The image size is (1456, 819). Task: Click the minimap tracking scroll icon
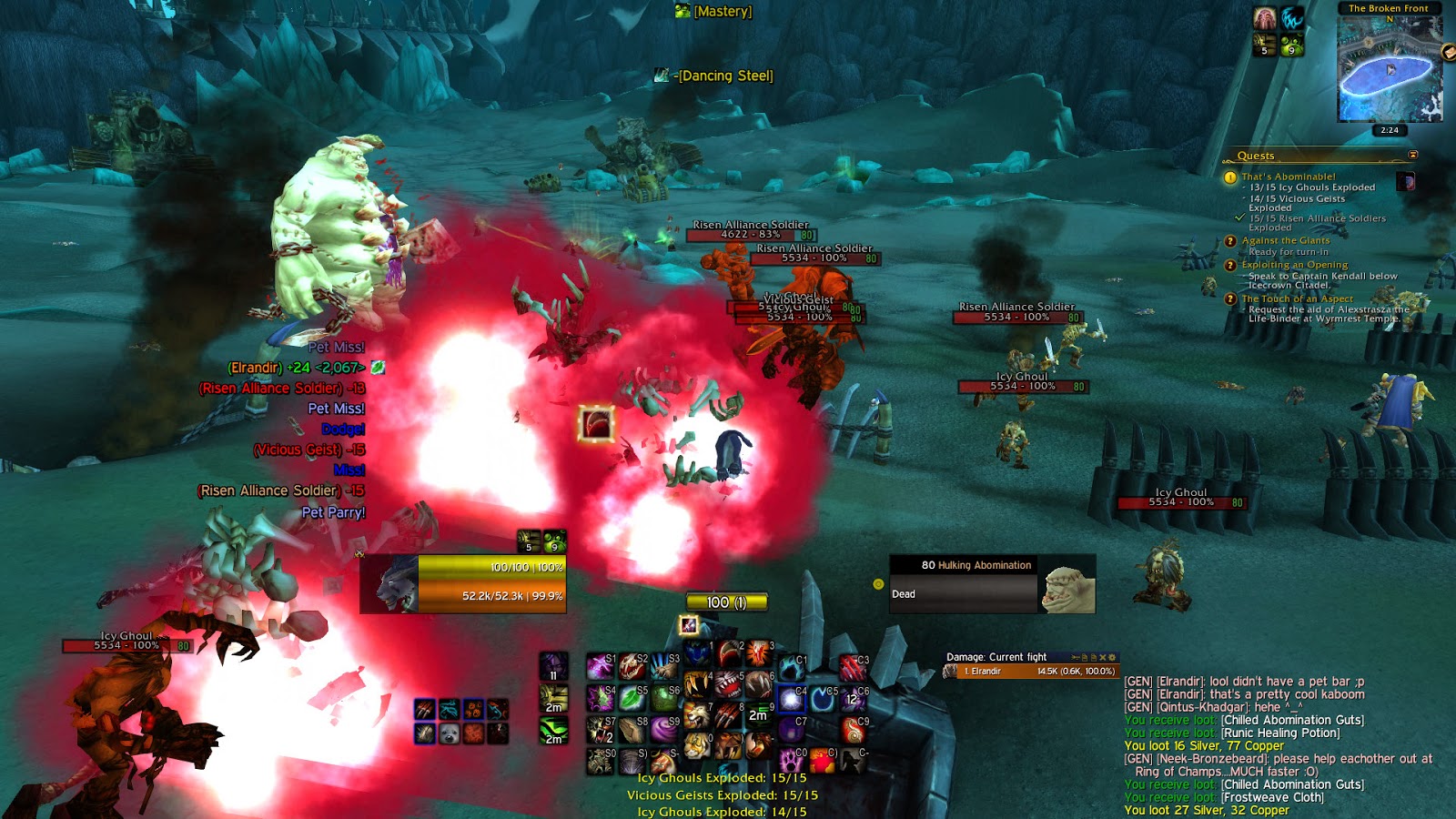pyautogui.click(x=1449, y=53)
